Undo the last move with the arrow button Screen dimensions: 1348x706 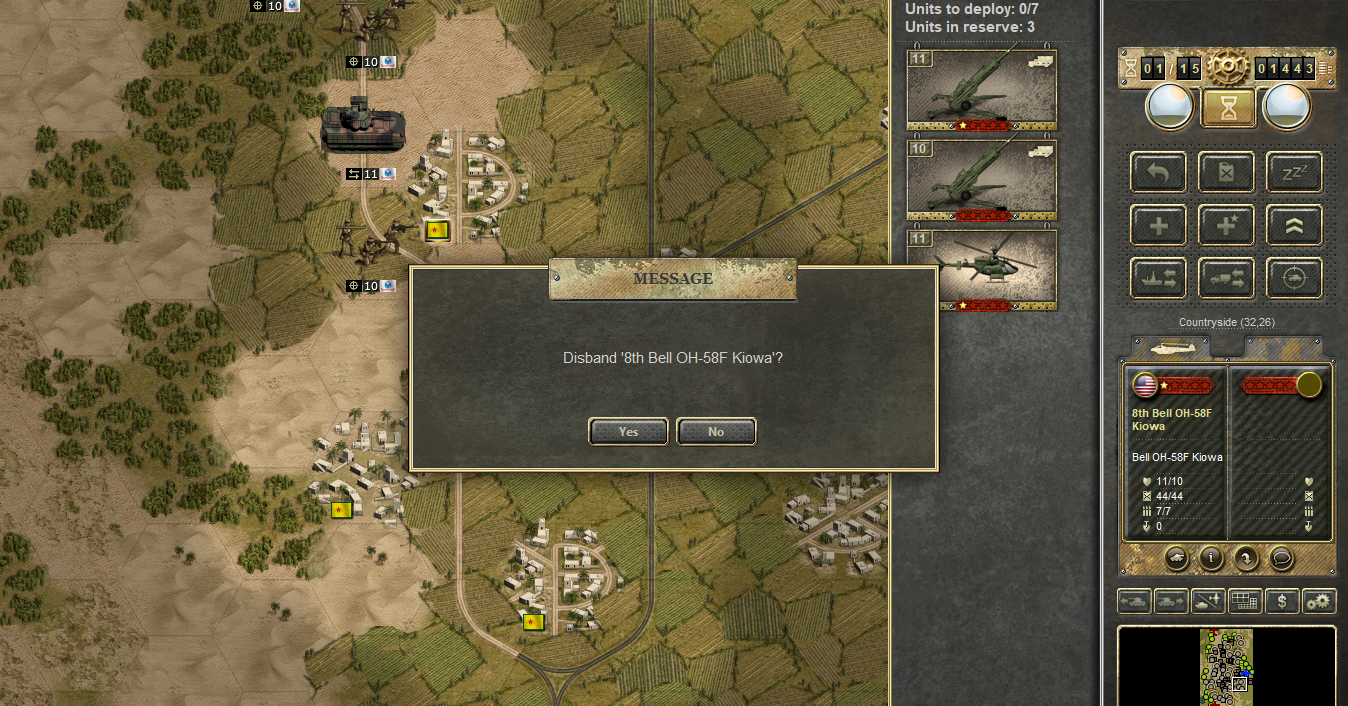pos(1159,172)
